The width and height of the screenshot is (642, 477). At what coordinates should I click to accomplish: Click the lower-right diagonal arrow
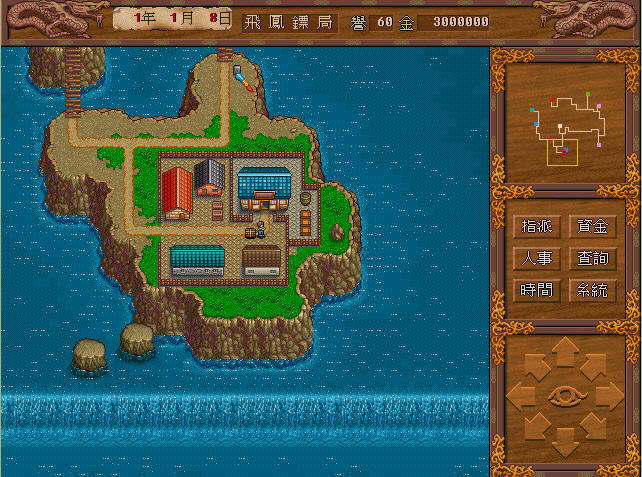(x=595, y=426)
